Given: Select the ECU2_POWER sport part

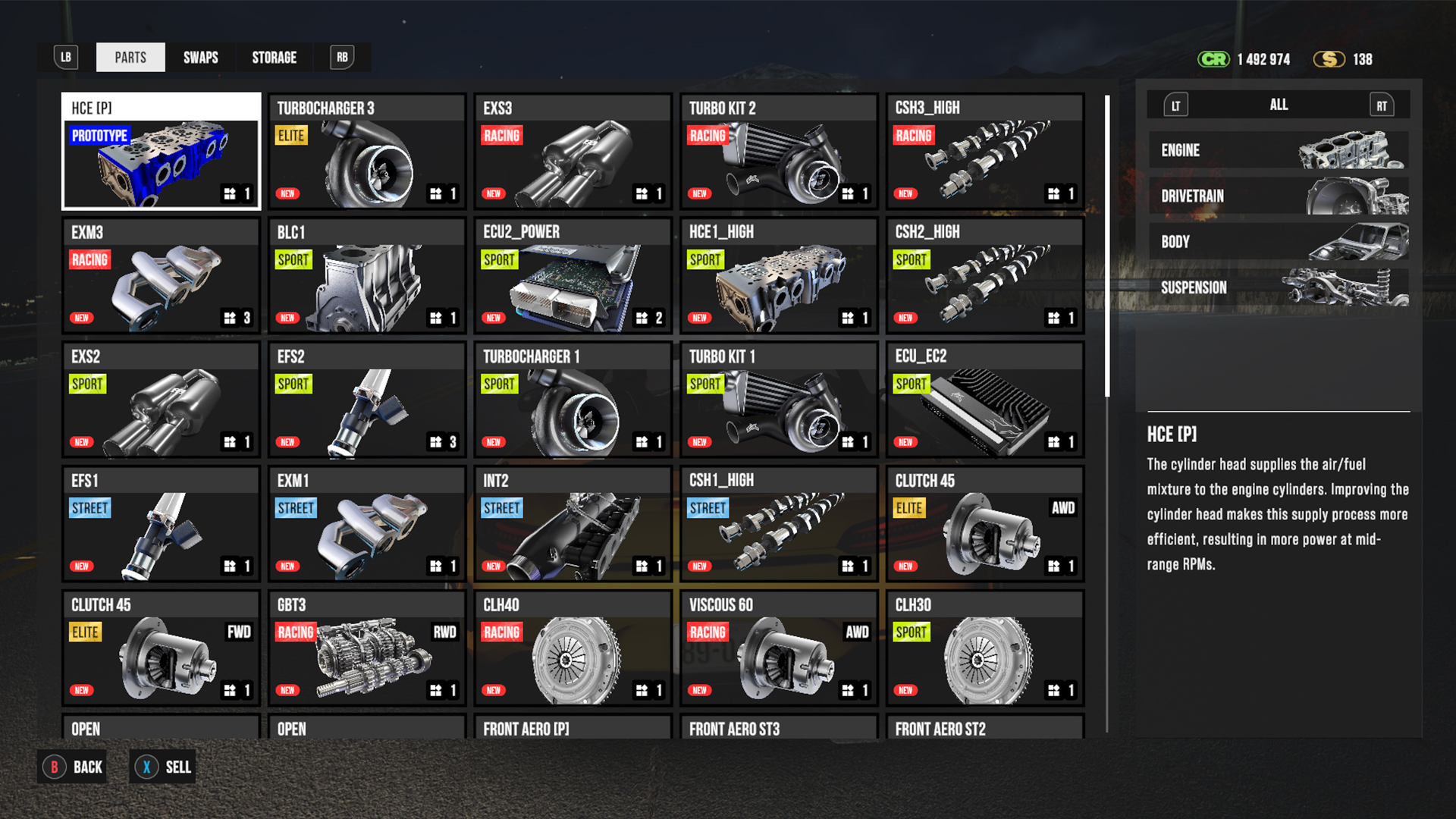Looking at the screenshot, I should click(x=573, y=276).
